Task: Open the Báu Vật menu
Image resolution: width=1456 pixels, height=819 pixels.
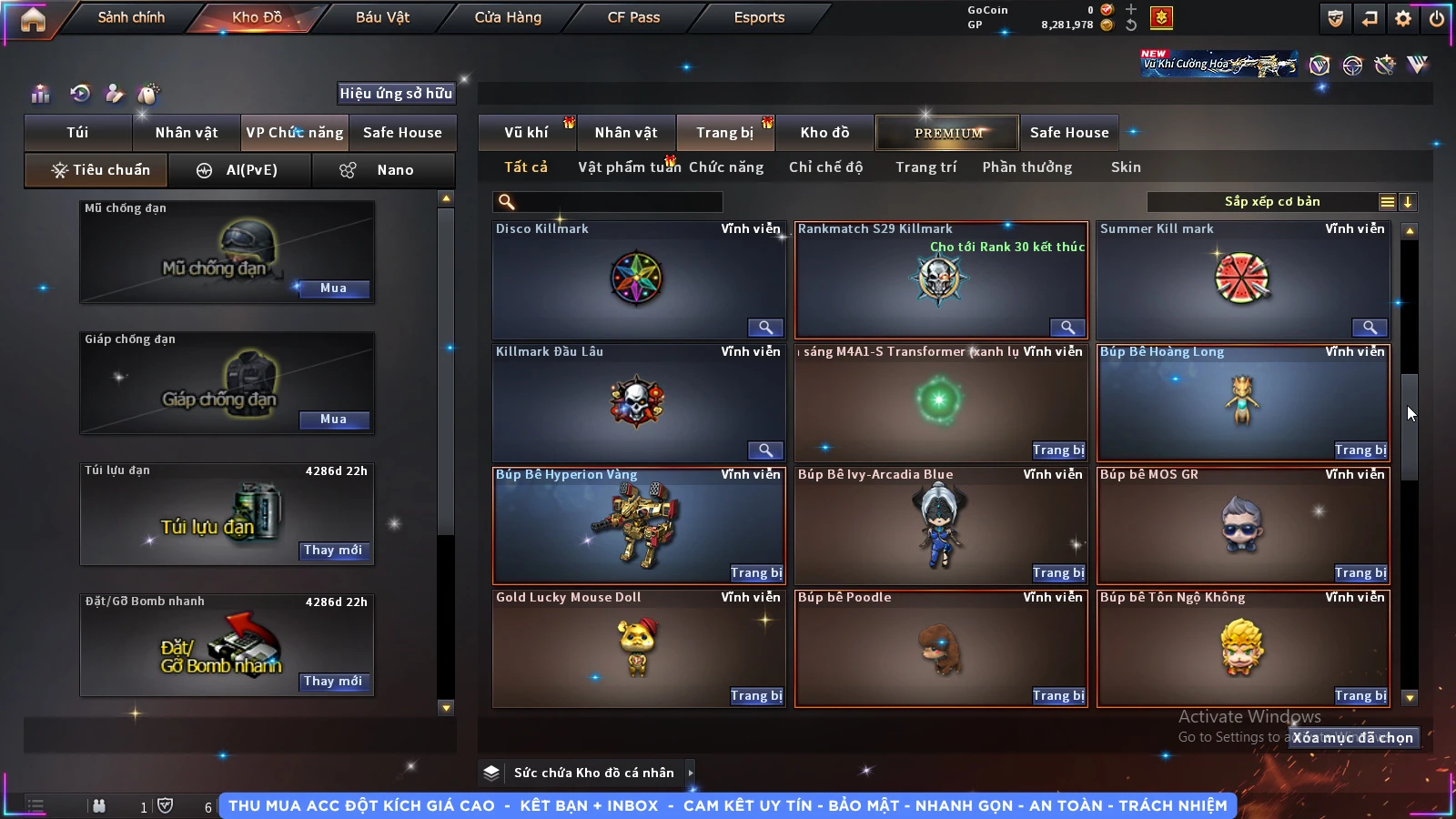Action: pyautogui.click(x=382, y=17)
